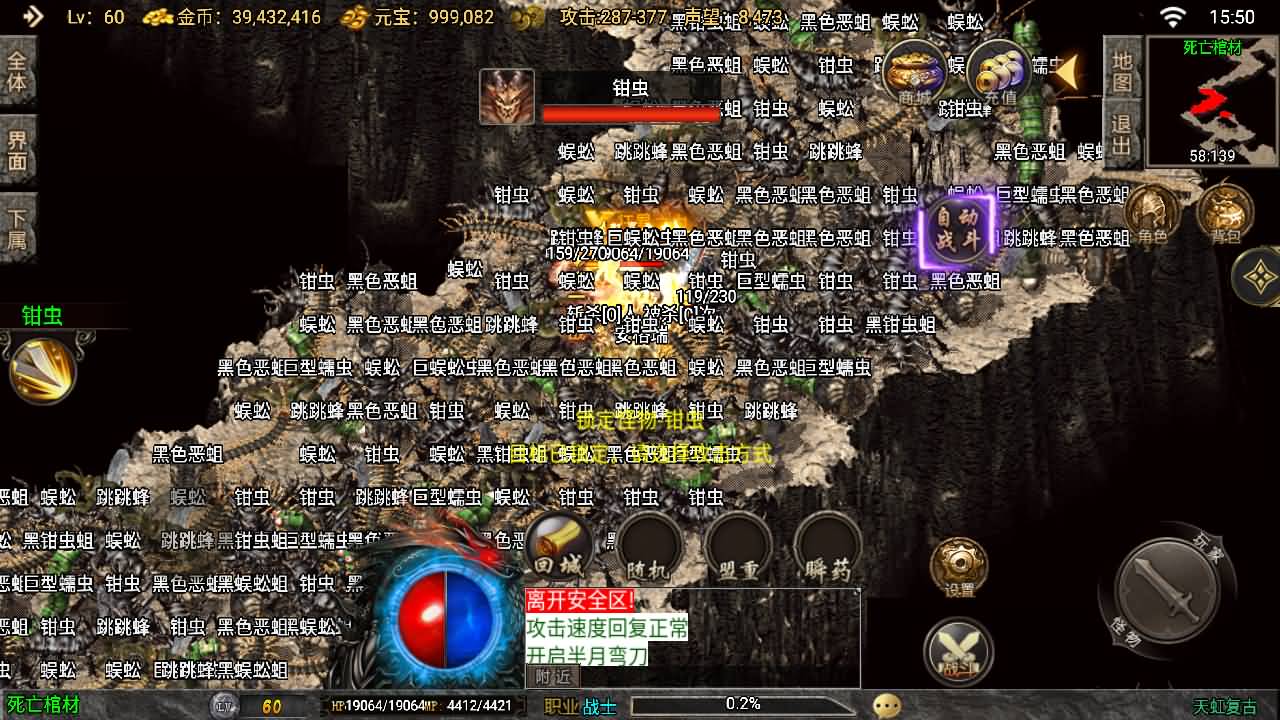Image resolution: width=1280 pixels, height=720 pixels.
Task: Use the 回城 town return scroll
Action: 558,547
